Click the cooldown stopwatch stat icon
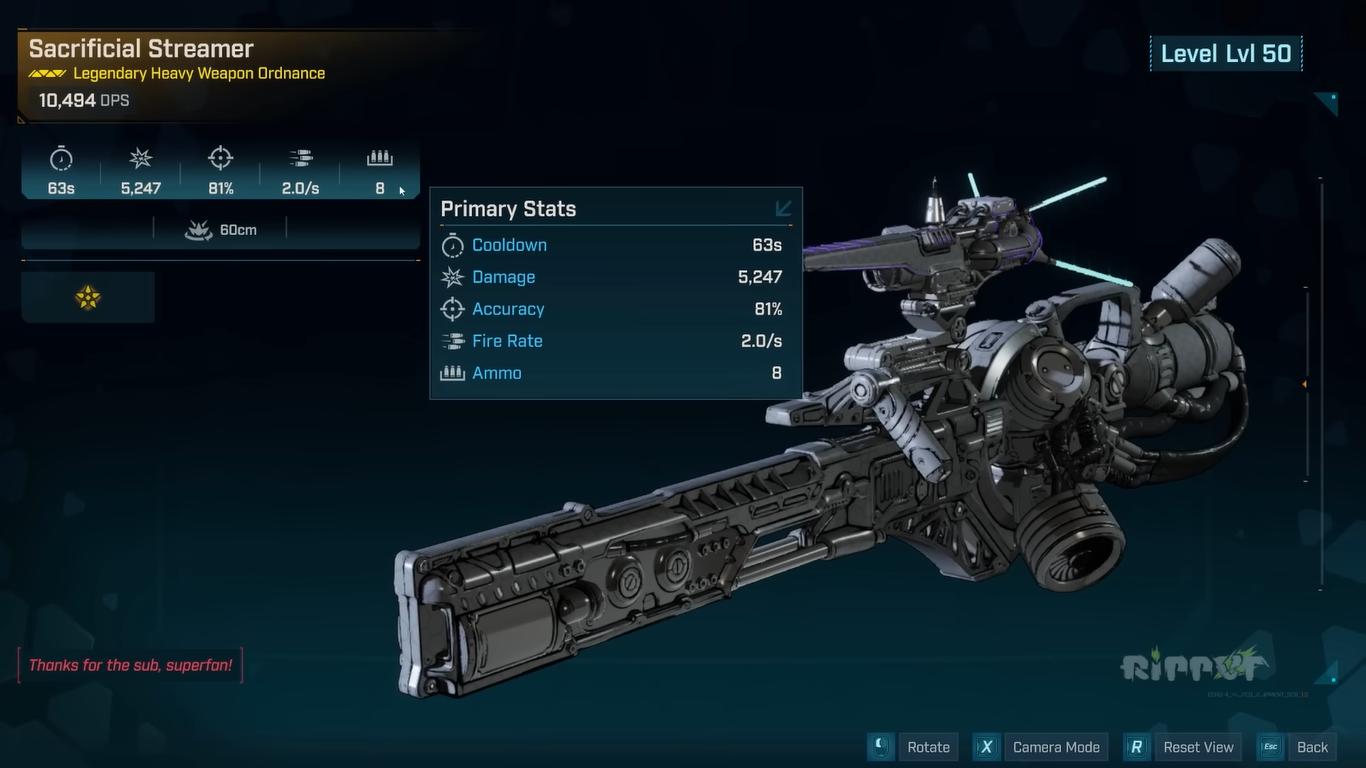This screenshot has height=768, width=1366. click(x=61, y=159)
